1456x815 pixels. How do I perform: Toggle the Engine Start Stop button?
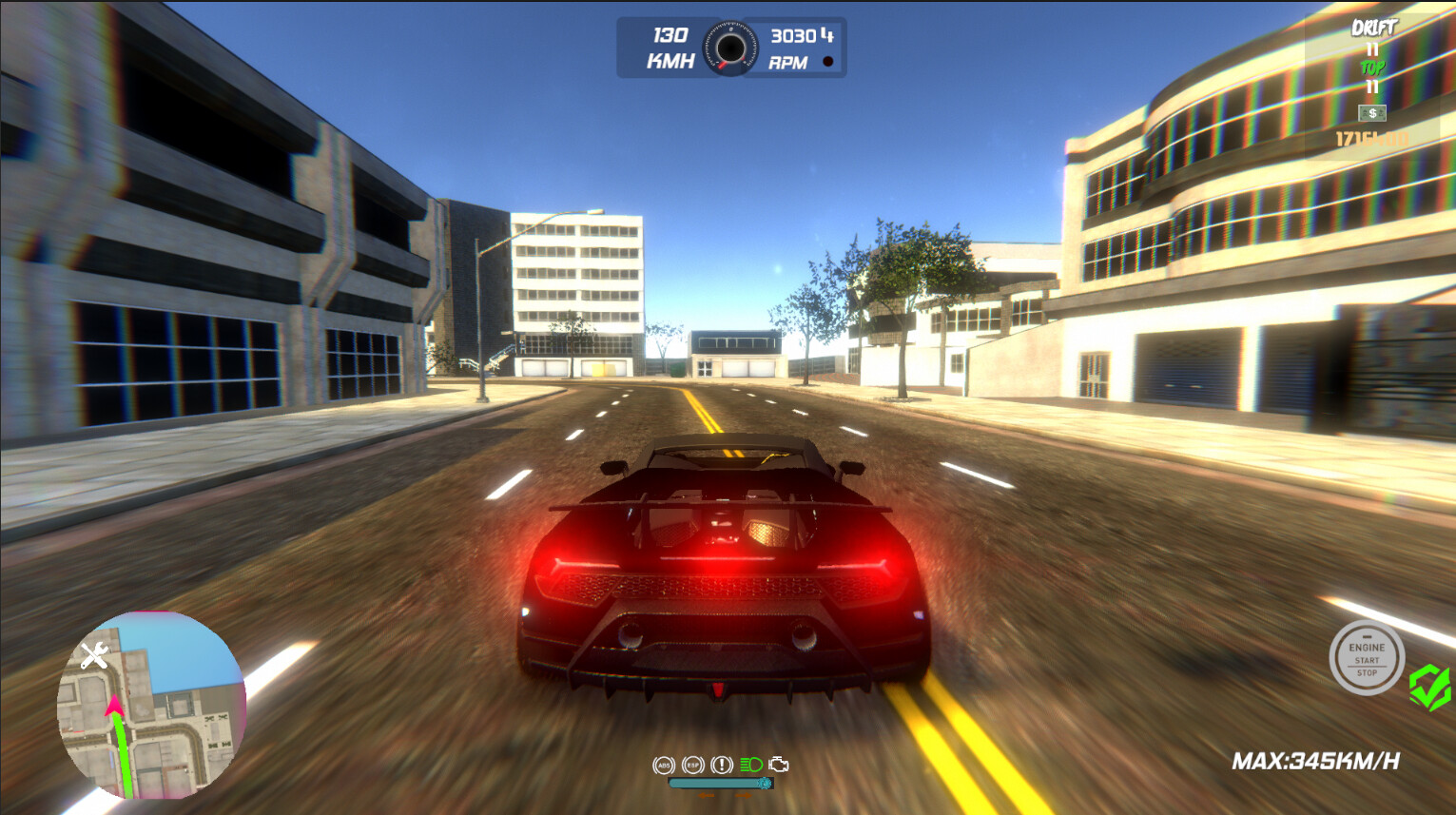pyautogui.click(x=1367, y=657)
